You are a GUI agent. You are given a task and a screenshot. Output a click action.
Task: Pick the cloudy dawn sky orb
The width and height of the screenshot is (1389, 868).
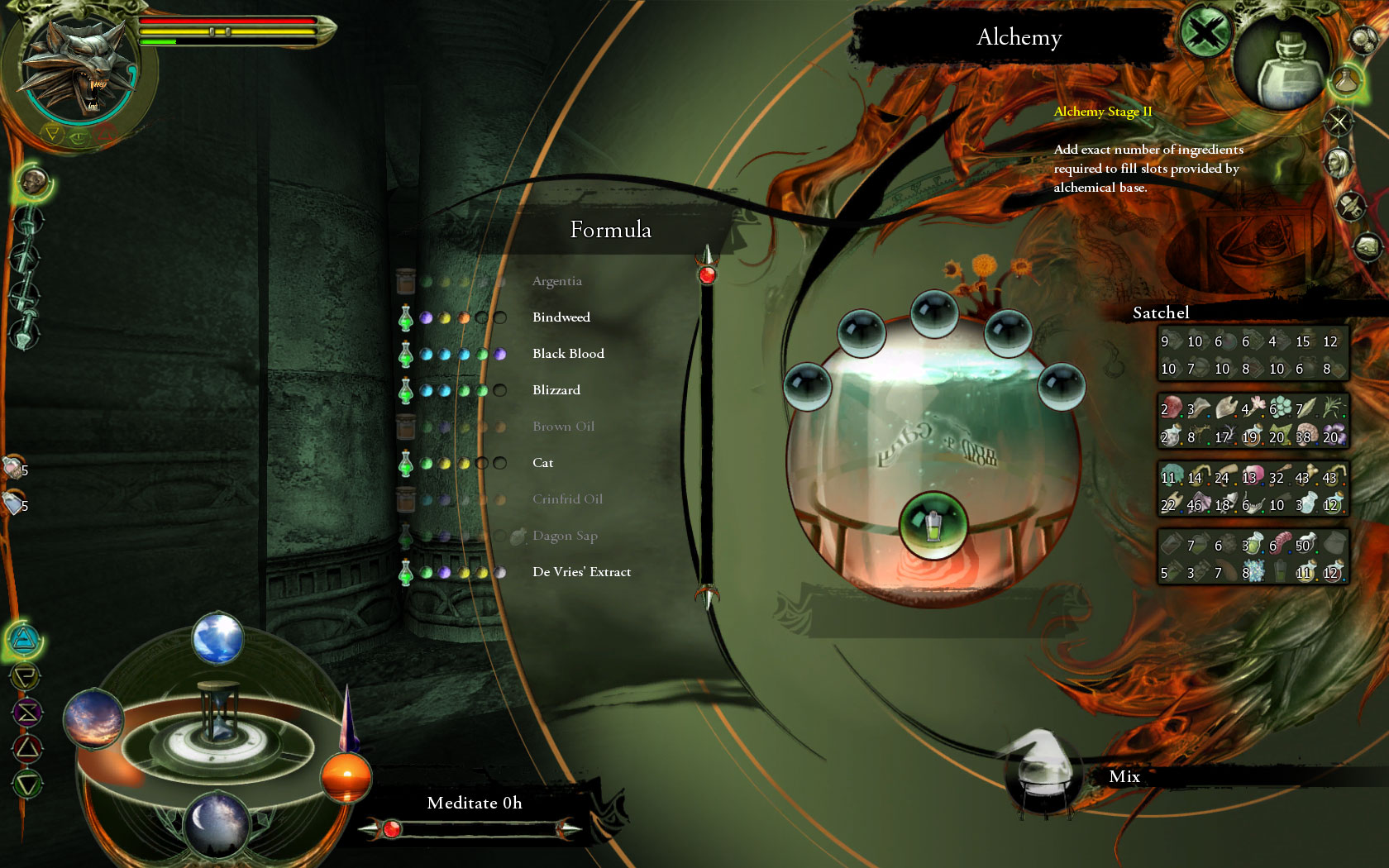pyautogui.click(x=93, y=718)
